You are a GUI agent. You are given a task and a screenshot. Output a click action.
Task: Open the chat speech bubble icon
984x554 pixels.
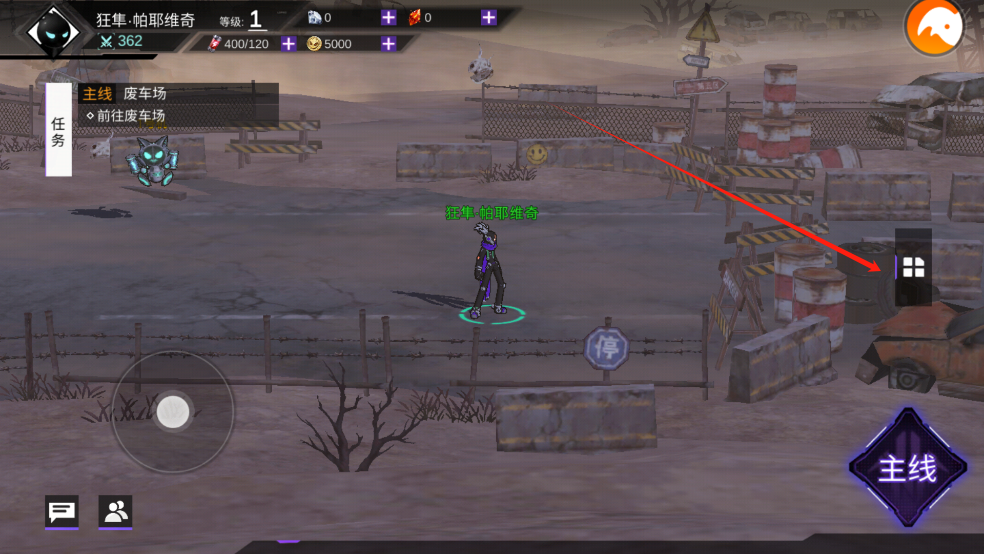click(x=61, y=512)
